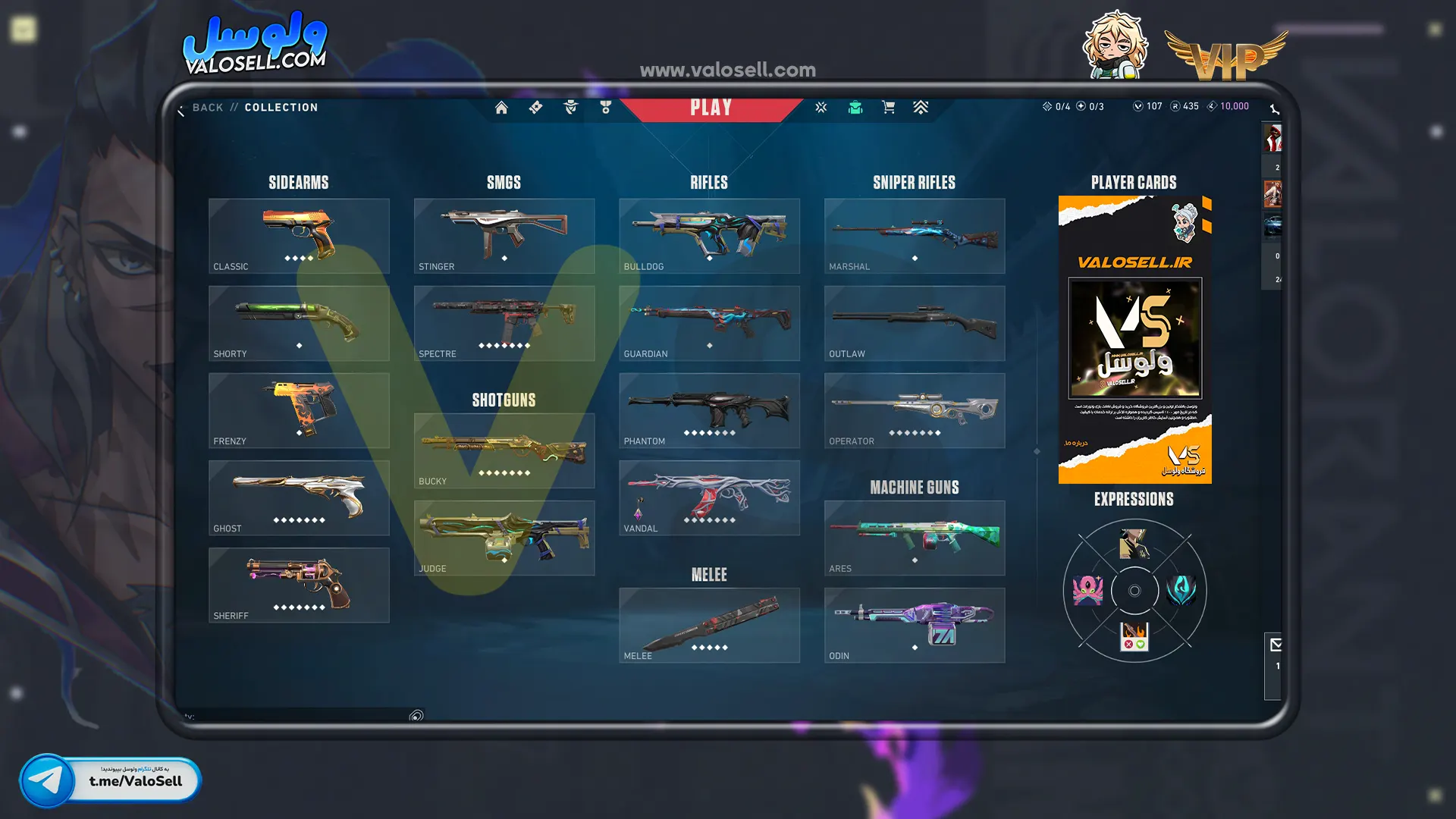The width and height of the screenshot is (1456, 819).
Task: Choose the Frenzy weapon slot
Action: pos(299,410)
